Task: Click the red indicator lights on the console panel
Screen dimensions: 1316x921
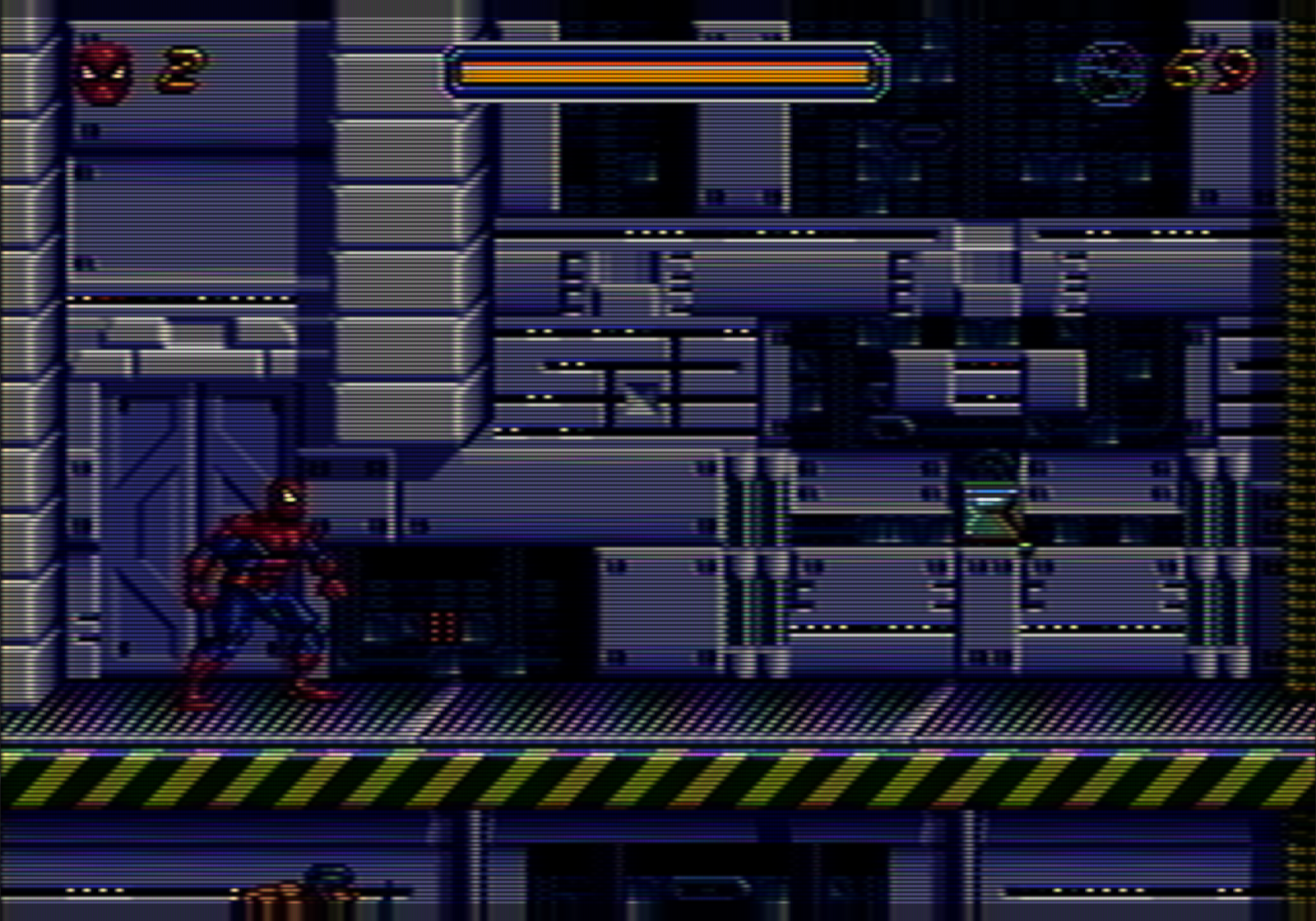Action: point(441,625)
